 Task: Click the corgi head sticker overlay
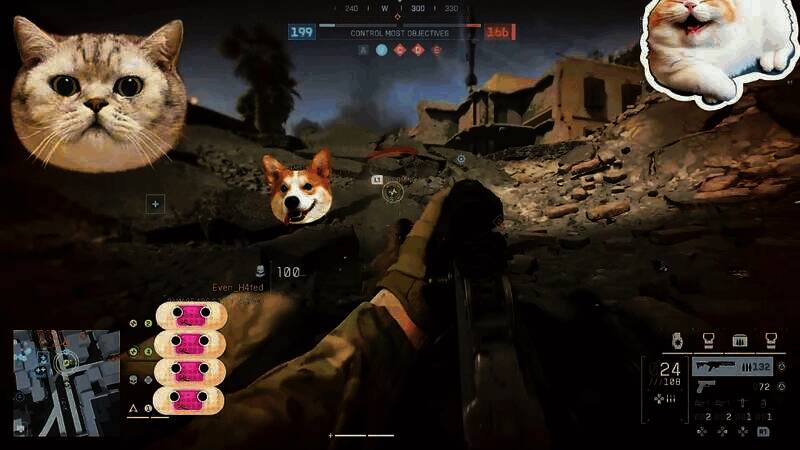point(299,188)
